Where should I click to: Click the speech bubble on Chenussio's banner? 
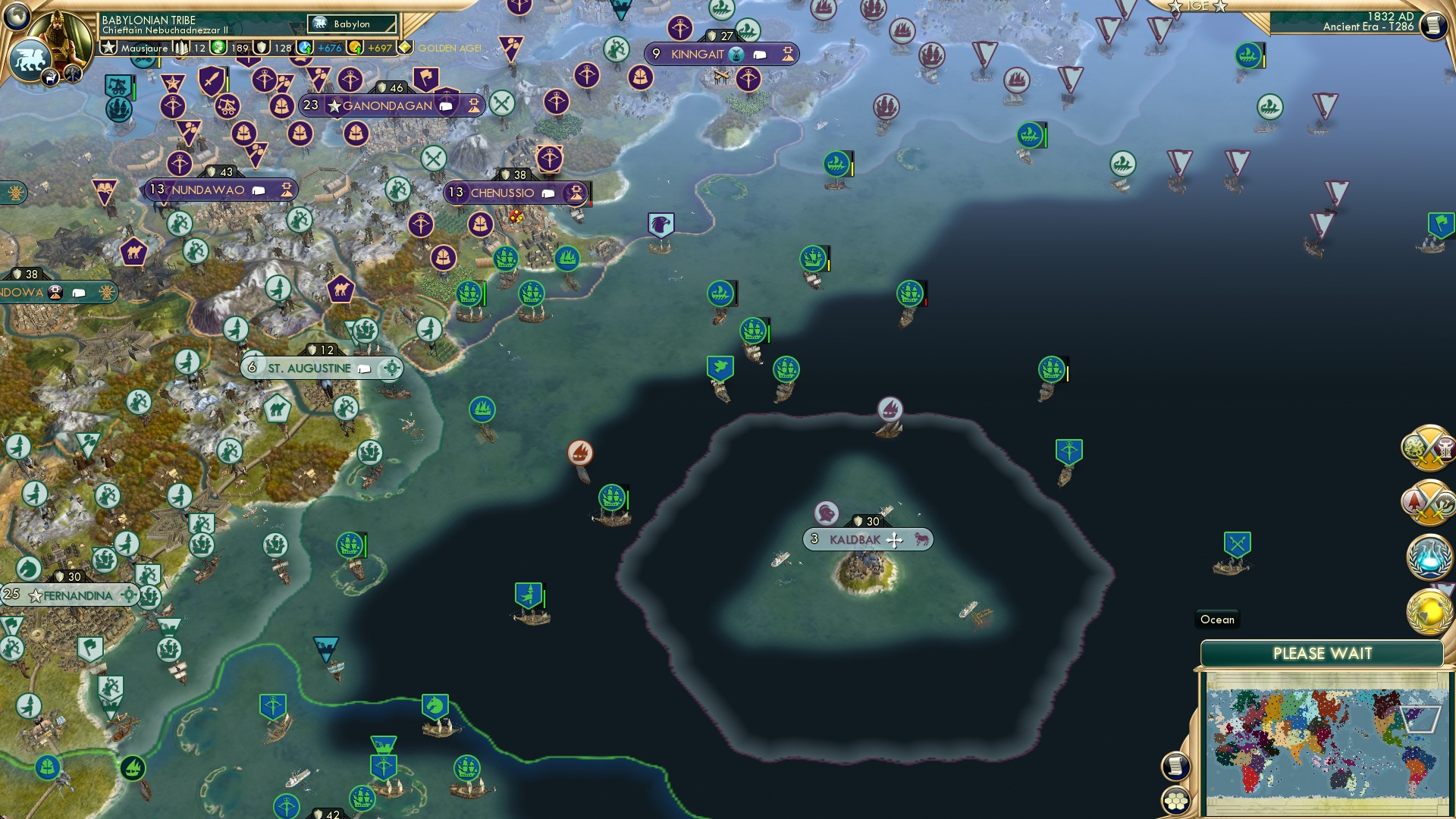coord(548,193)
